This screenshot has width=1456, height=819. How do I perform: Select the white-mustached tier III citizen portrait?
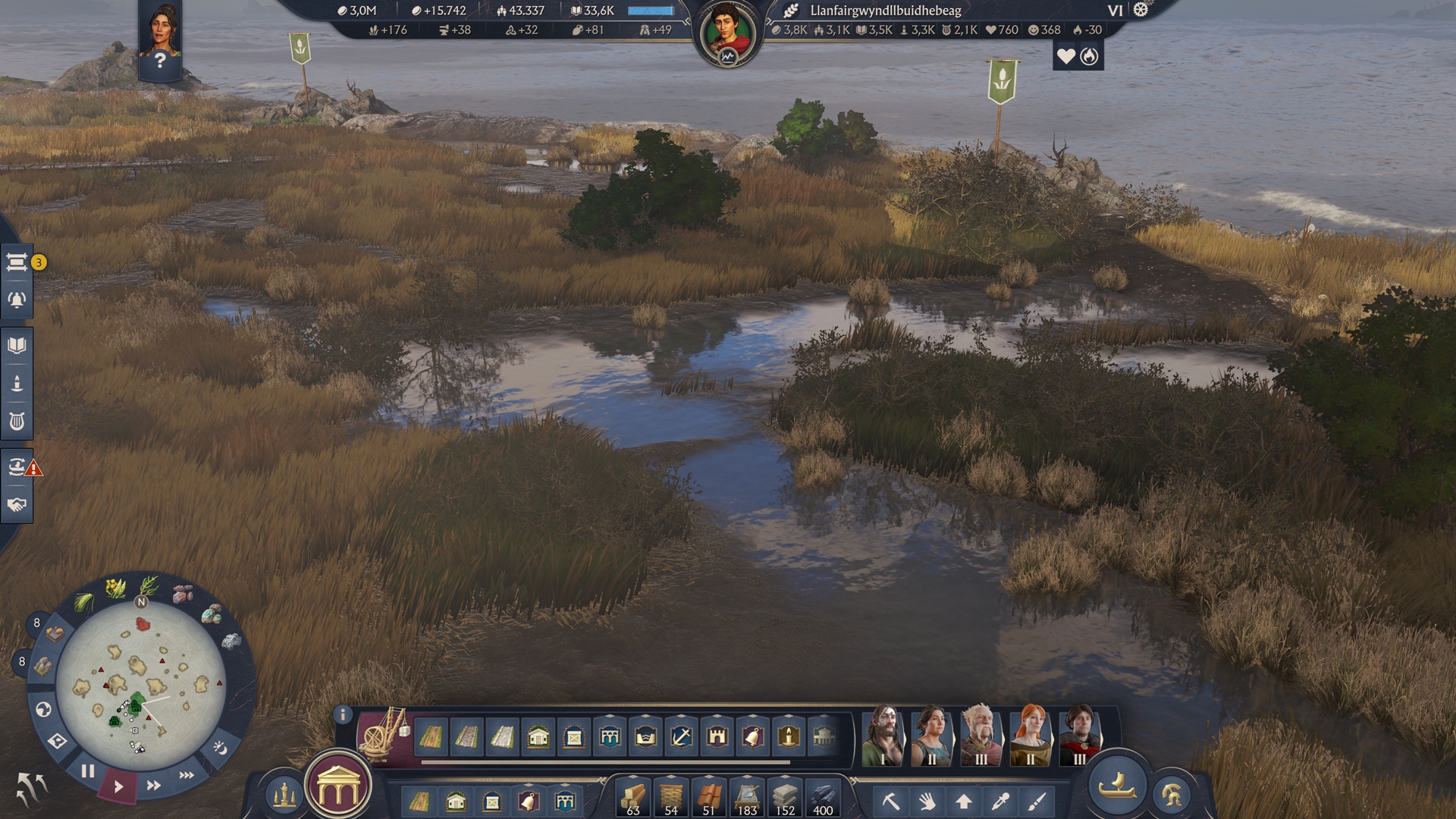[981, 734]
